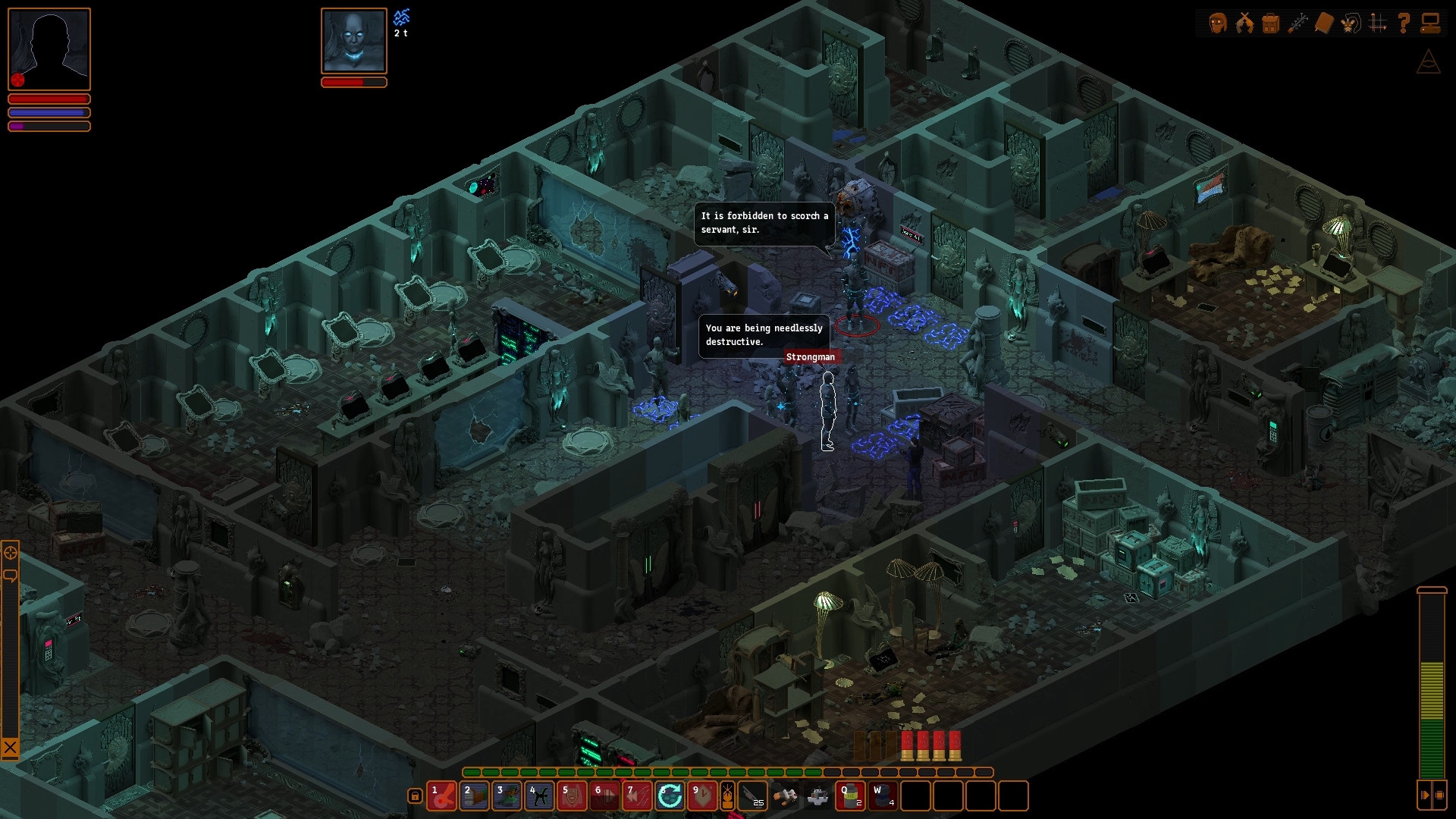
Task: Open the question mark help
Action: tap(1404, 23)
